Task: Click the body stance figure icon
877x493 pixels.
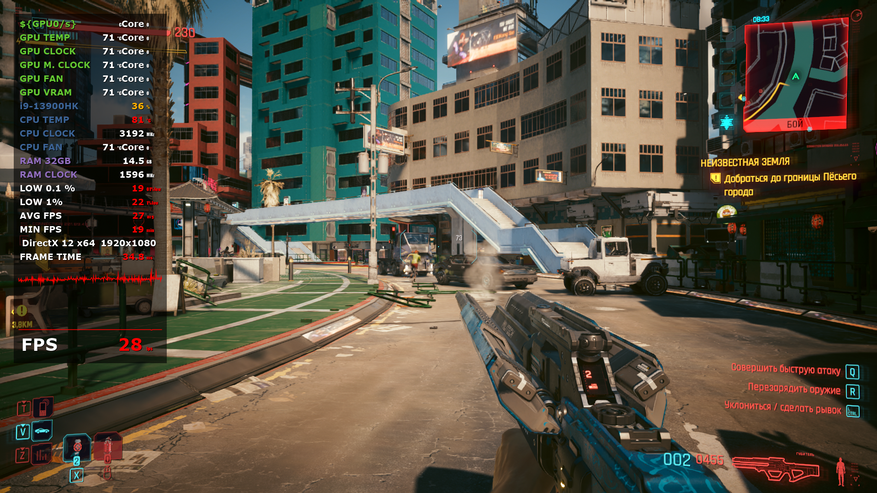Action: click(841, 468)
